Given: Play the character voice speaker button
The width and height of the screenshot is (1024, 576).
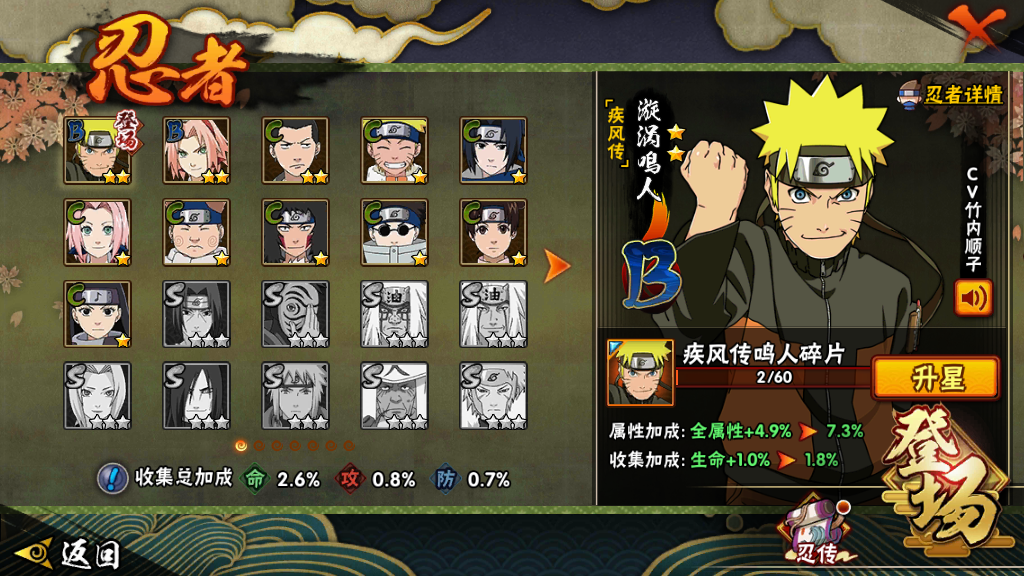Looking at the screenshot, I should coord(973,298).
